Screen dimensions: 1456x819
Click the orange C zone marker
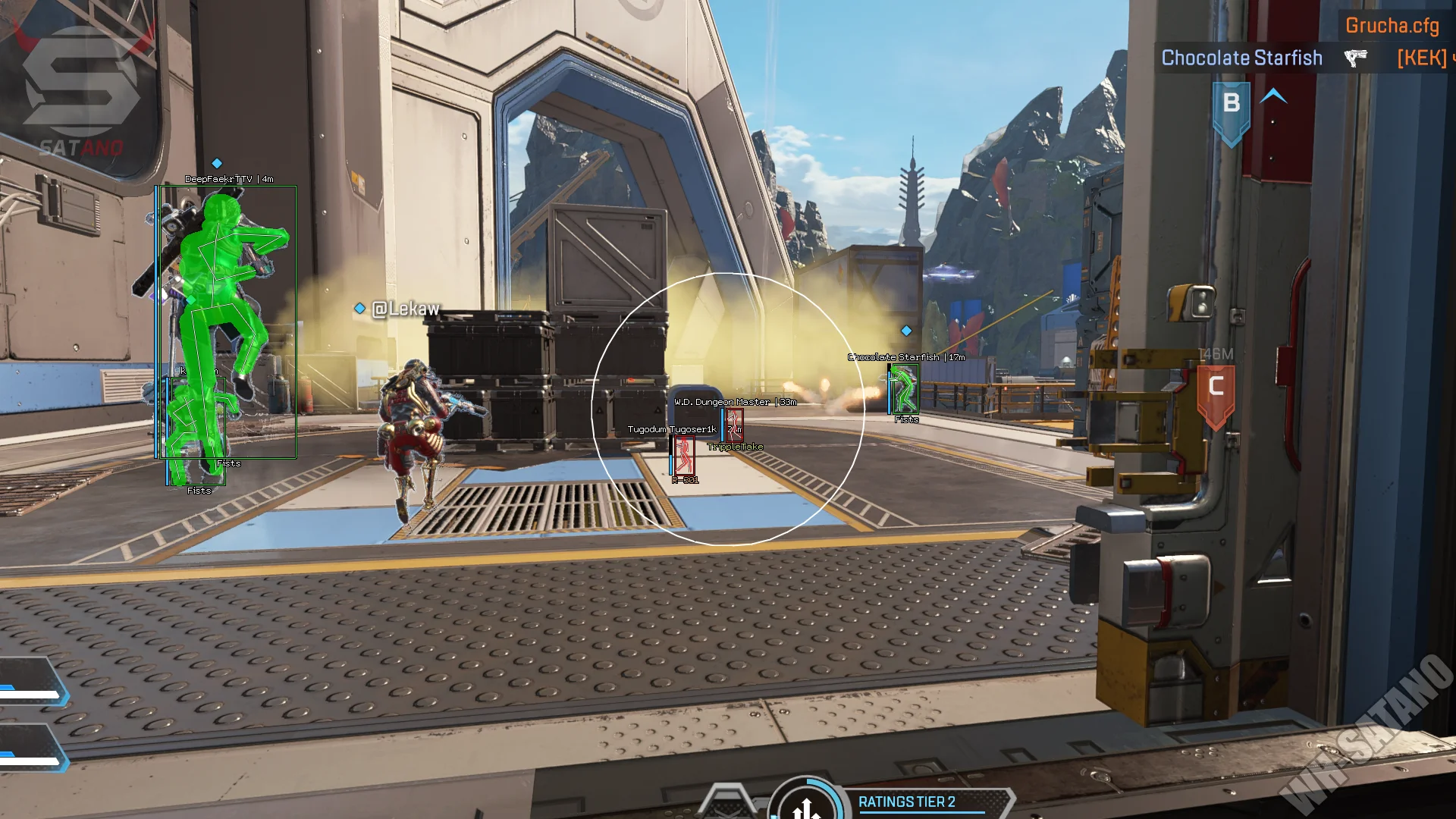pos(1216,392)
